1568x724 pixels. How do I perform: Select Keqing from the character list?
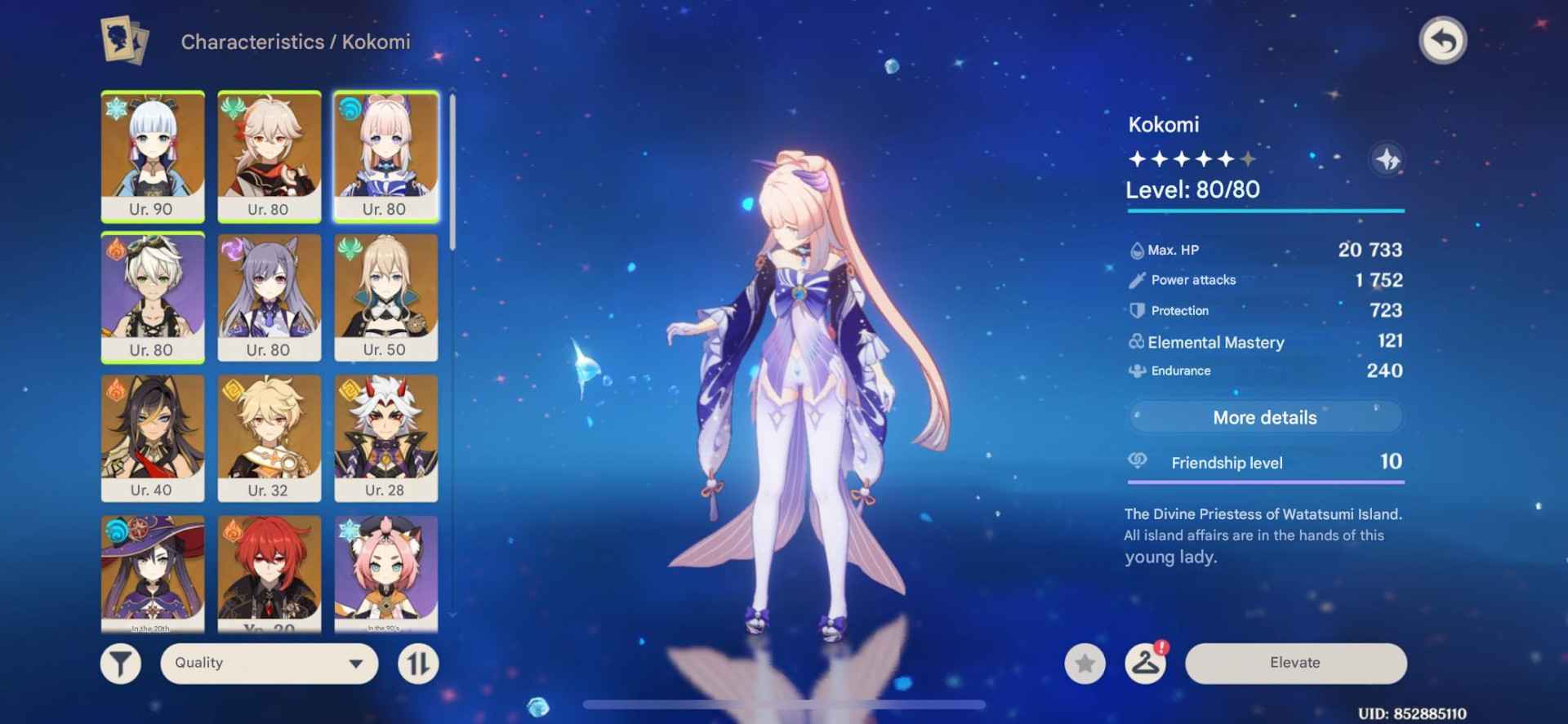[x=269, y=295]
